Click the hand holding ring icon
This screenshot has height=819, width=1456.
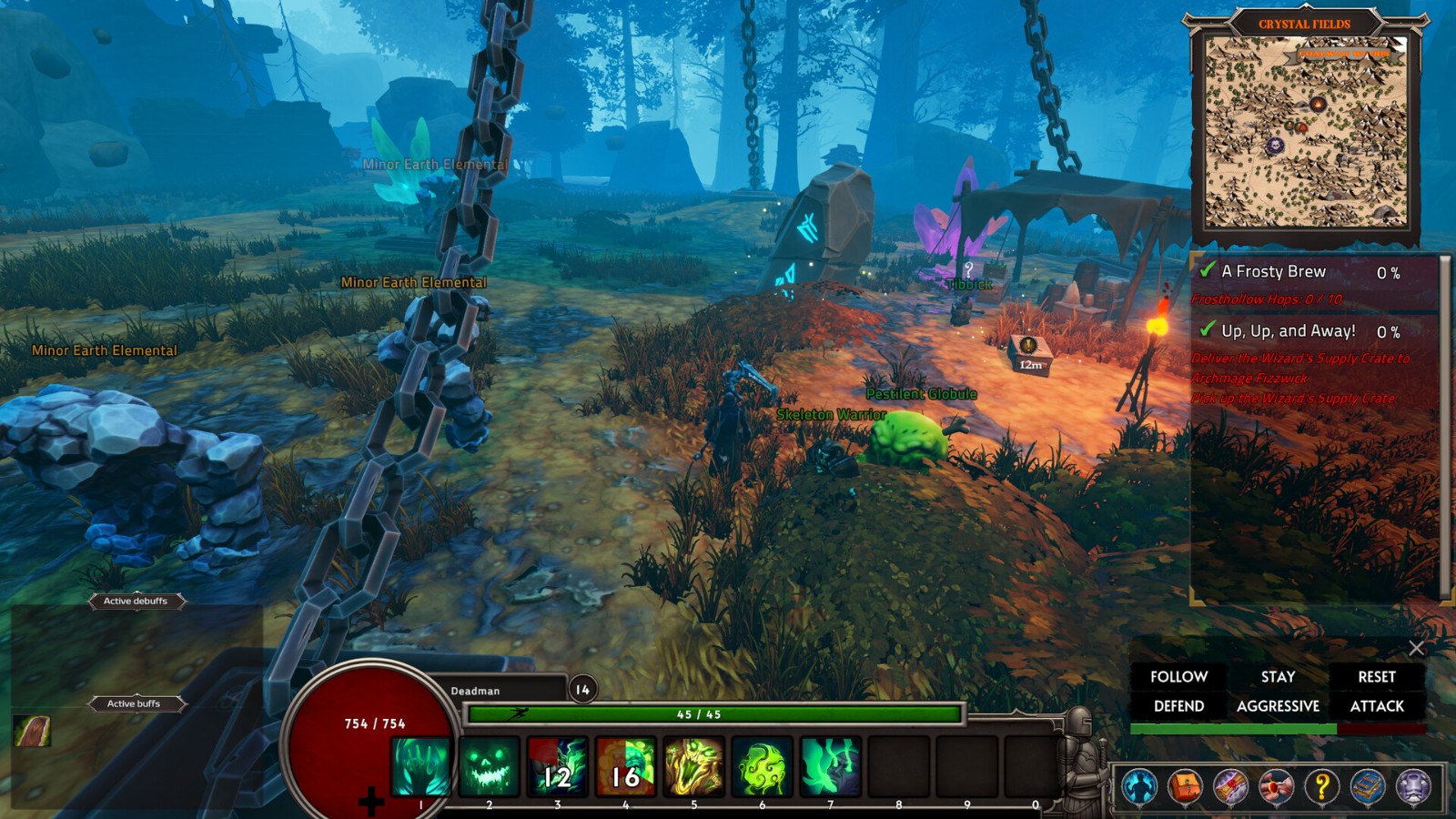(1276, 786)
